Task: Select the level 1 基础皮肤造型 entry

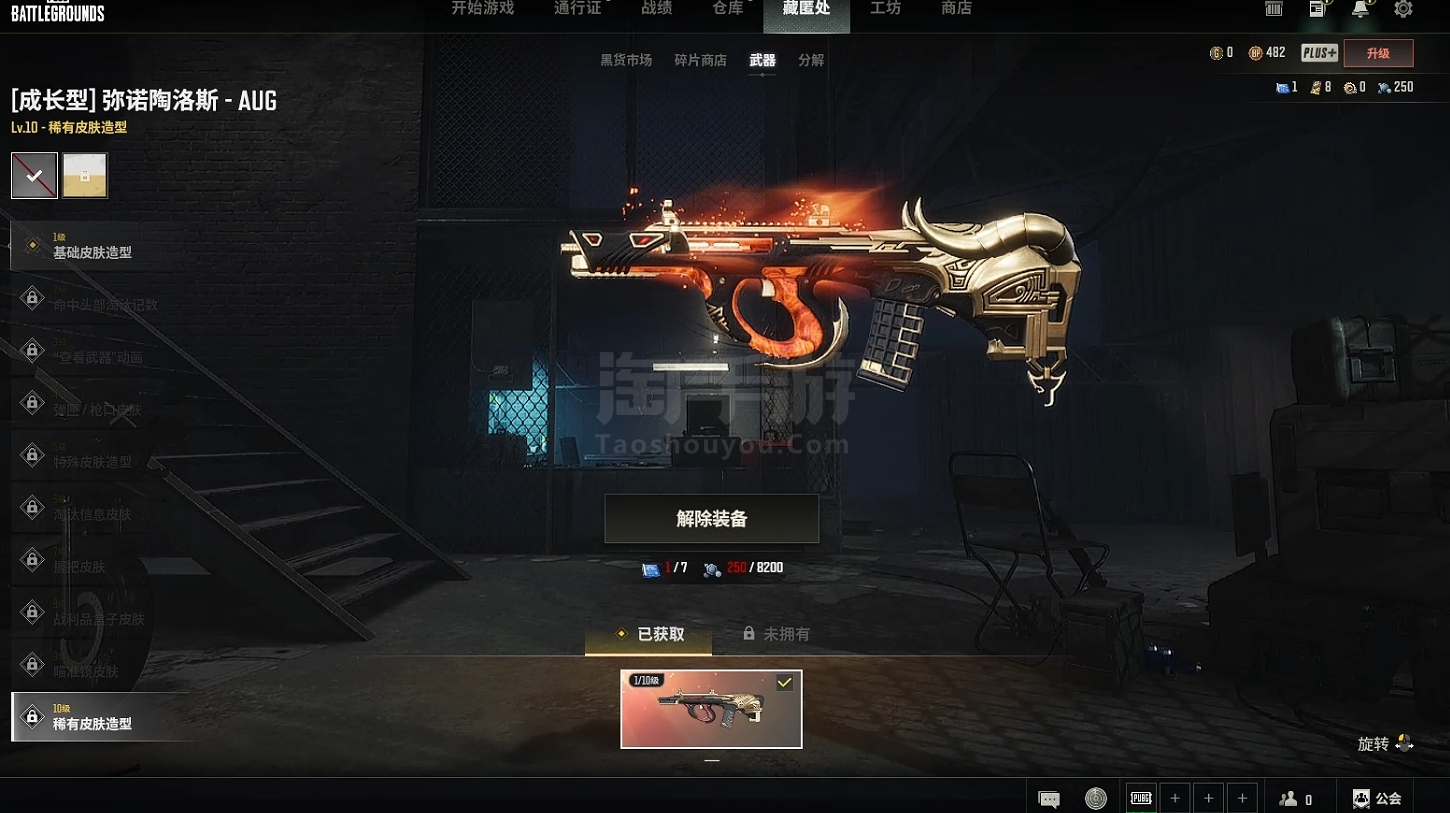Action: (92, 246)
